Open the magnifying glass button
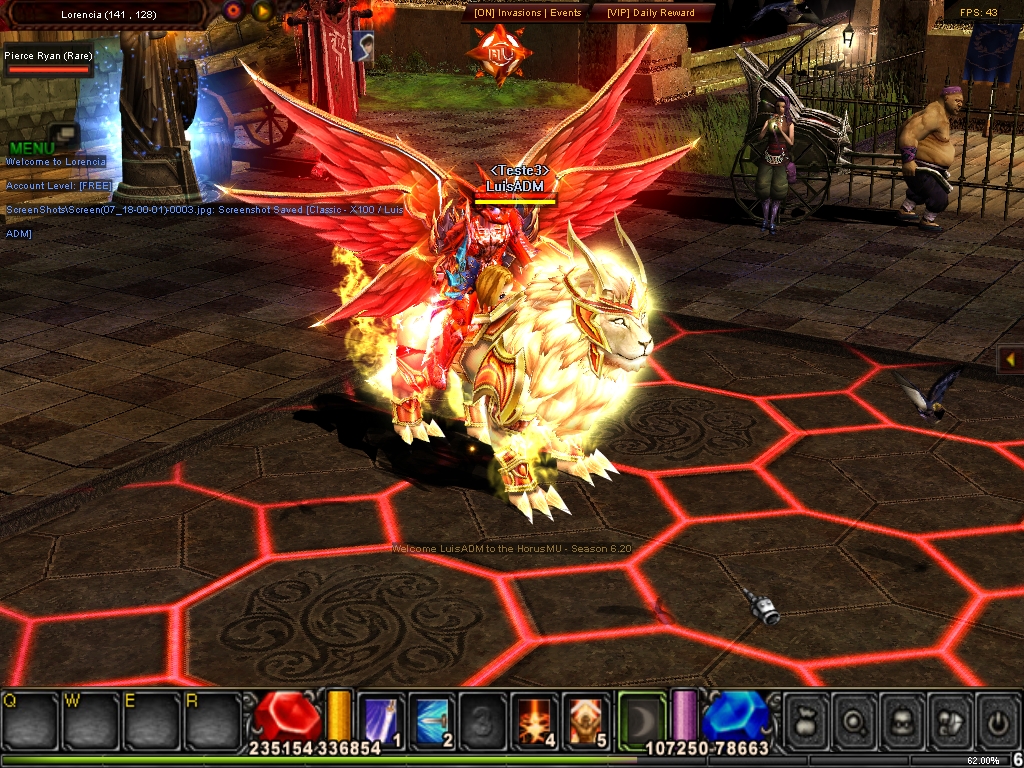This screenshot has width=1024, height=768. coord(854,719)
